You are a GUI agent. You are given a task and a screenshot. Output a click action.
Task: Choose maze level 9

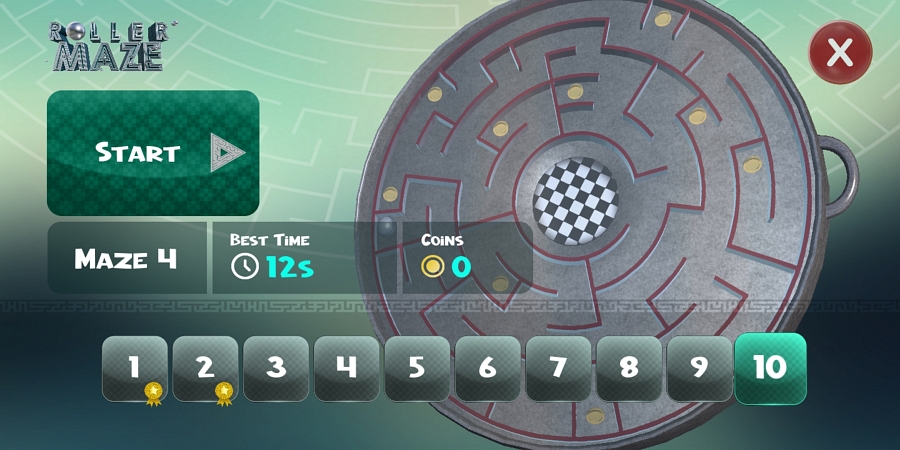699,367
